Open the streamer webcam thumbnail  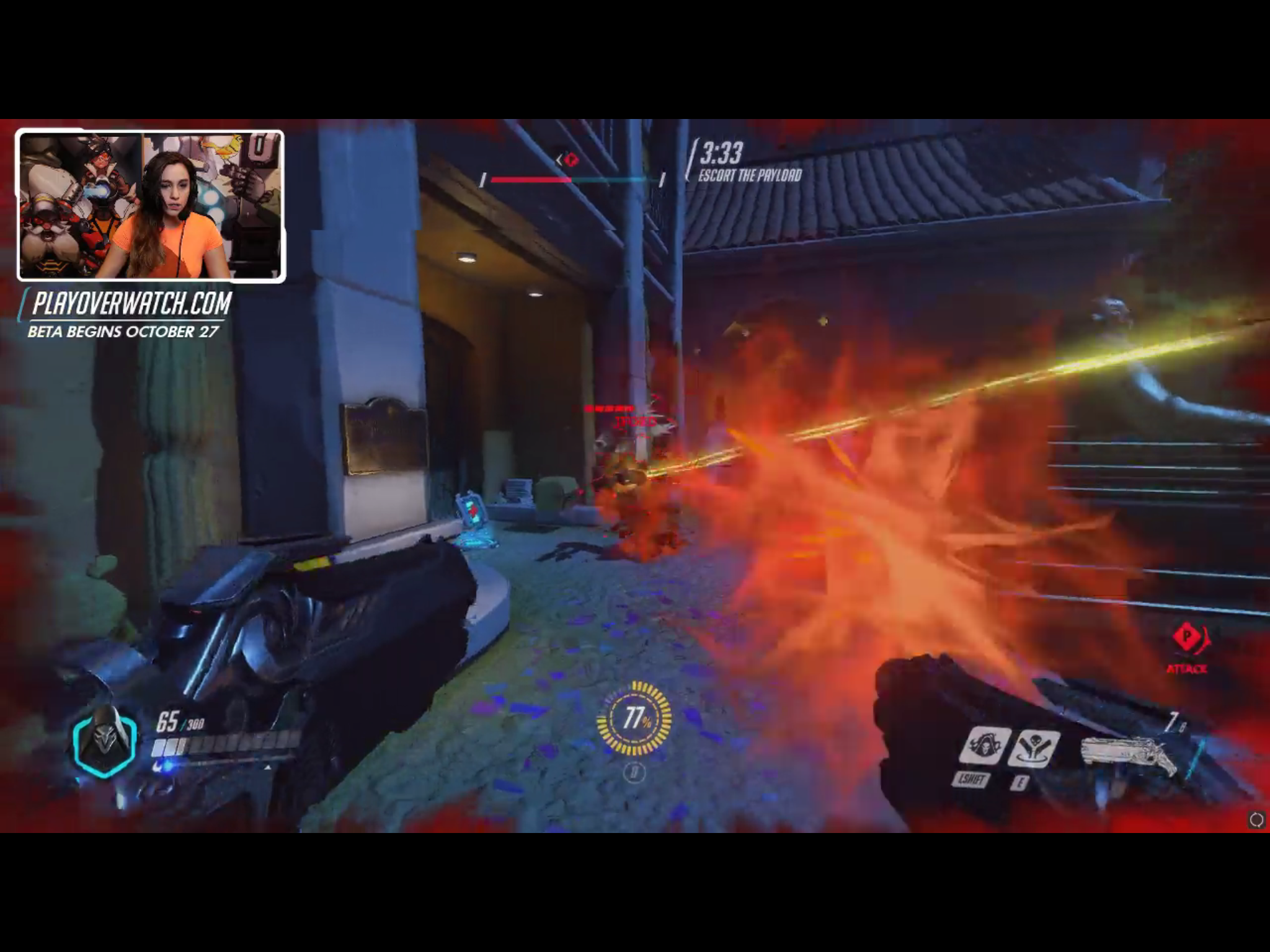[151, 206]
